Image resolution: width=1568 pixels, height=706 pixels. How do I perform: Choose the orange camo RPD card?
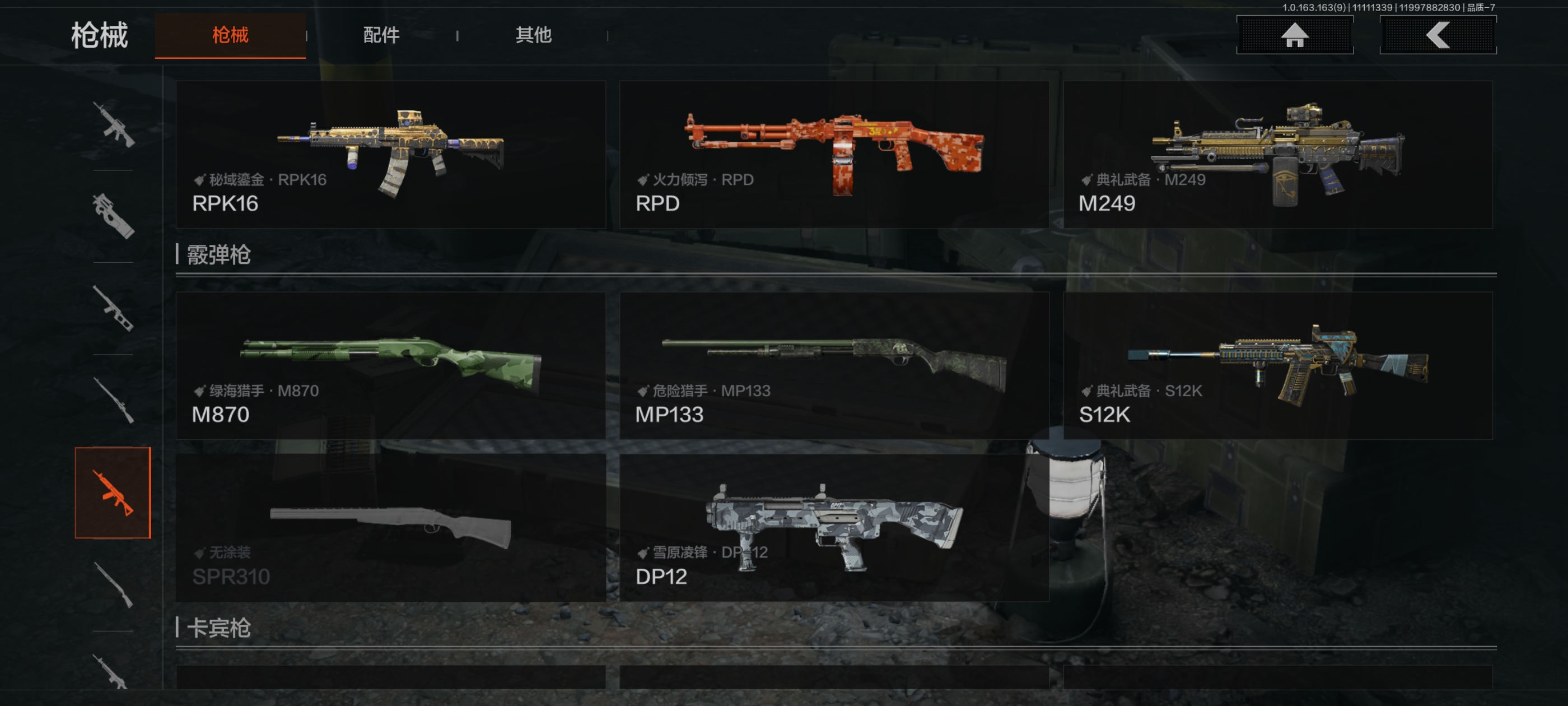coord(834,155)
